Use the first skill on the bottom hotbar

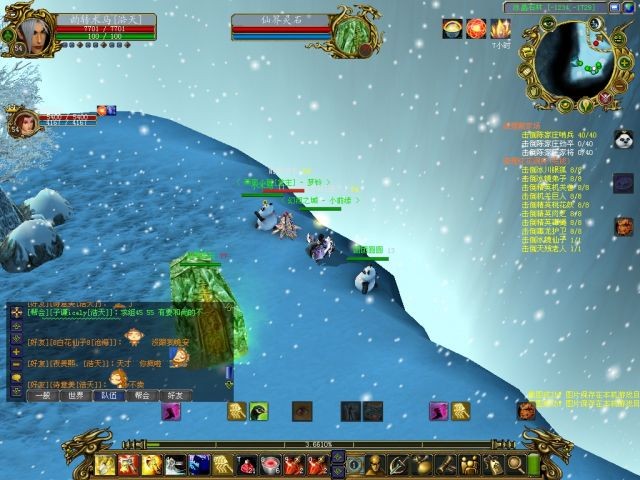tap(106, 464)
